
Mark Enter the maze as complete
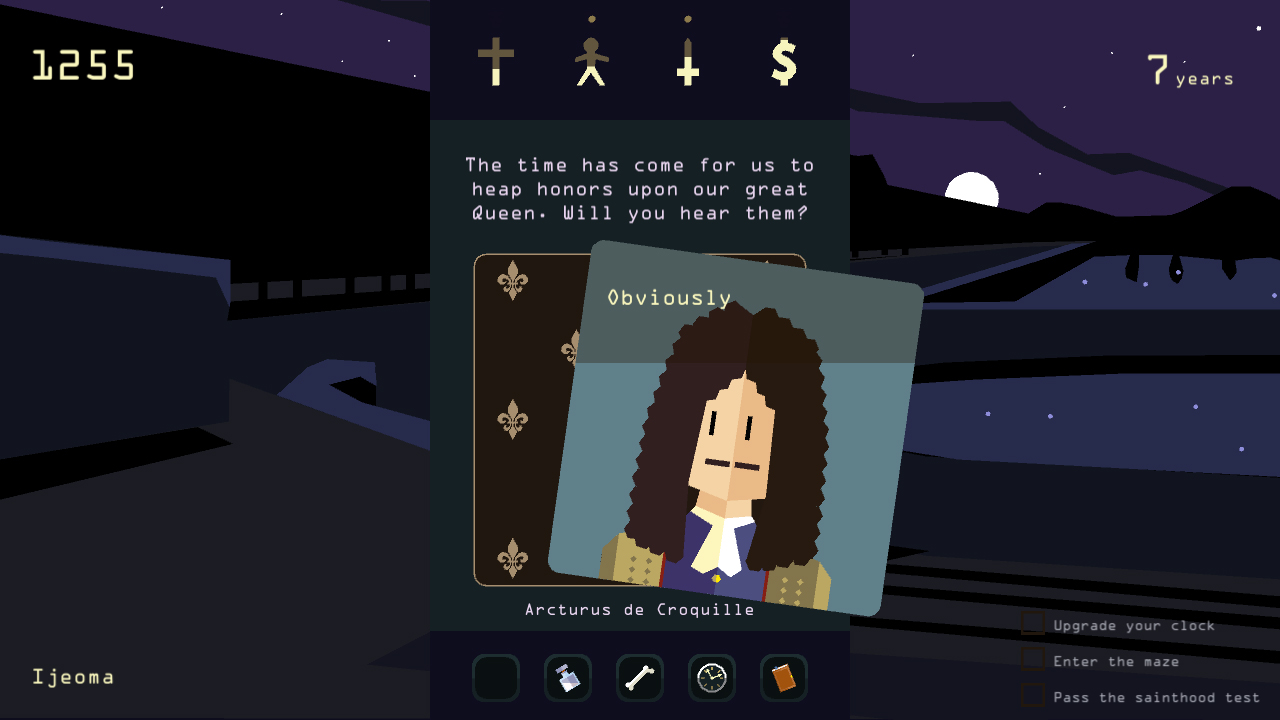(1032, 658)
